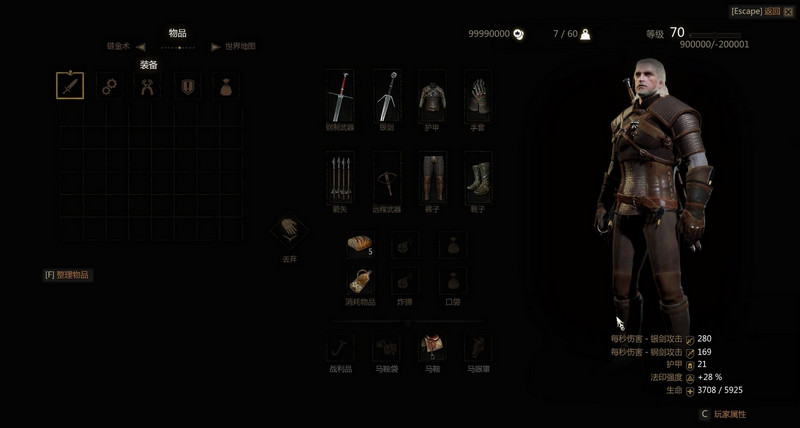Switch to the pouch bag category tab
The height and width of the screenshot is (428, 800).
tap(228, 86)
